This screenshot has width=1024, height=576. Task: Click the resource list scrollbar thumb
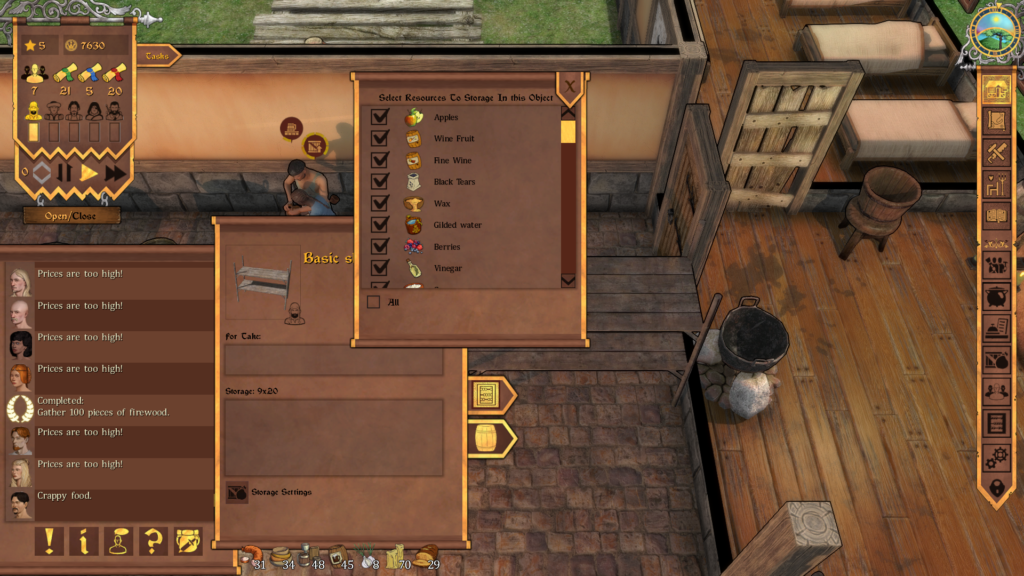(x=568, y=132)
